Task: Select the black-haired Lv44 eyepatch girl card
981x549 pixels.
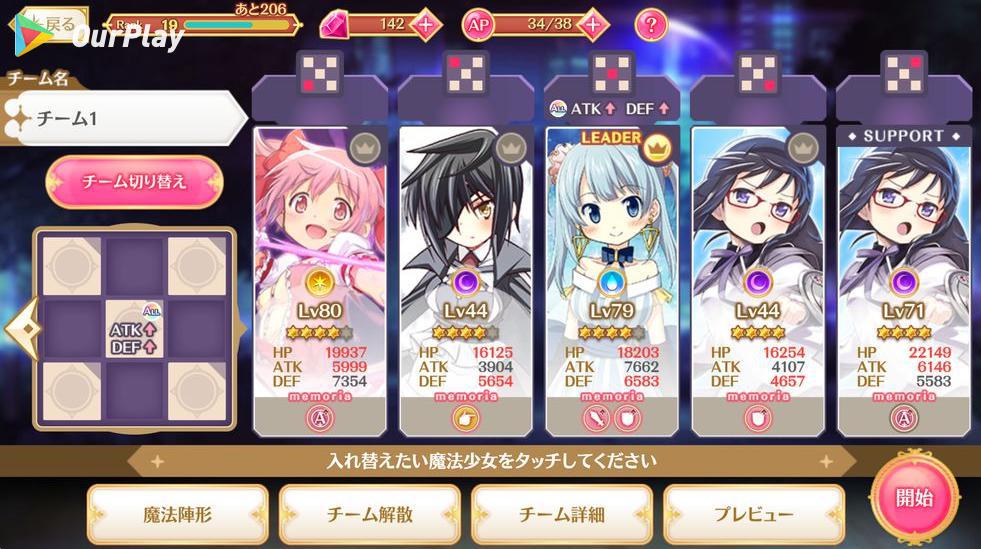Action: point(465,250)
